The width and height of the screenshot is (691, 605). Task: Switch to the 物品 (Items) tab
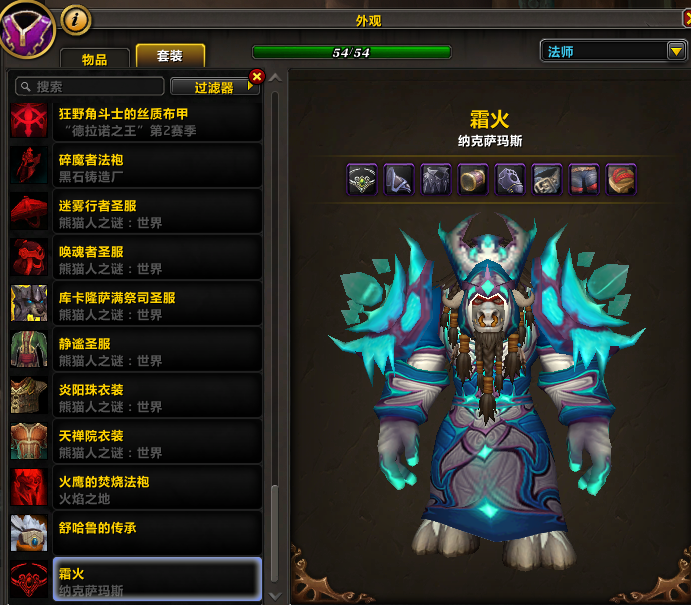point(95,59)
